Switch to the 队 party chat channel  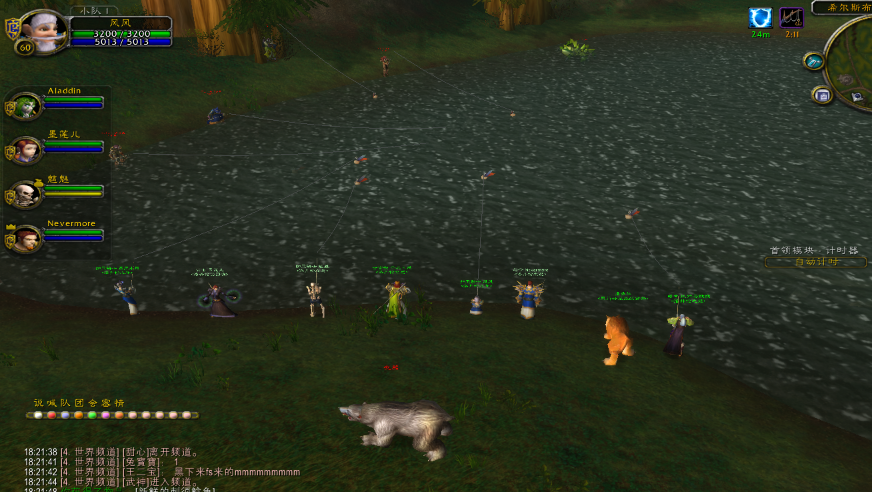pyautogui.click(x=66, y=403)
